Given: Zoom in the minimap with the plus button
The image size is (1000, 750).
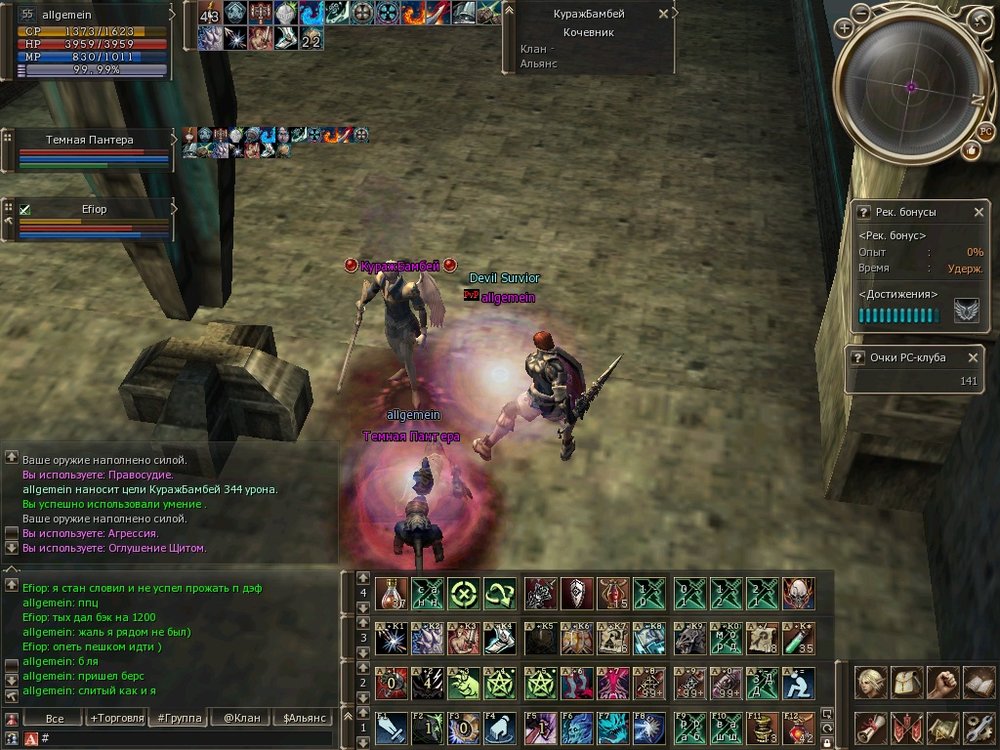Looking at the screenshot, I should (846, 28).
